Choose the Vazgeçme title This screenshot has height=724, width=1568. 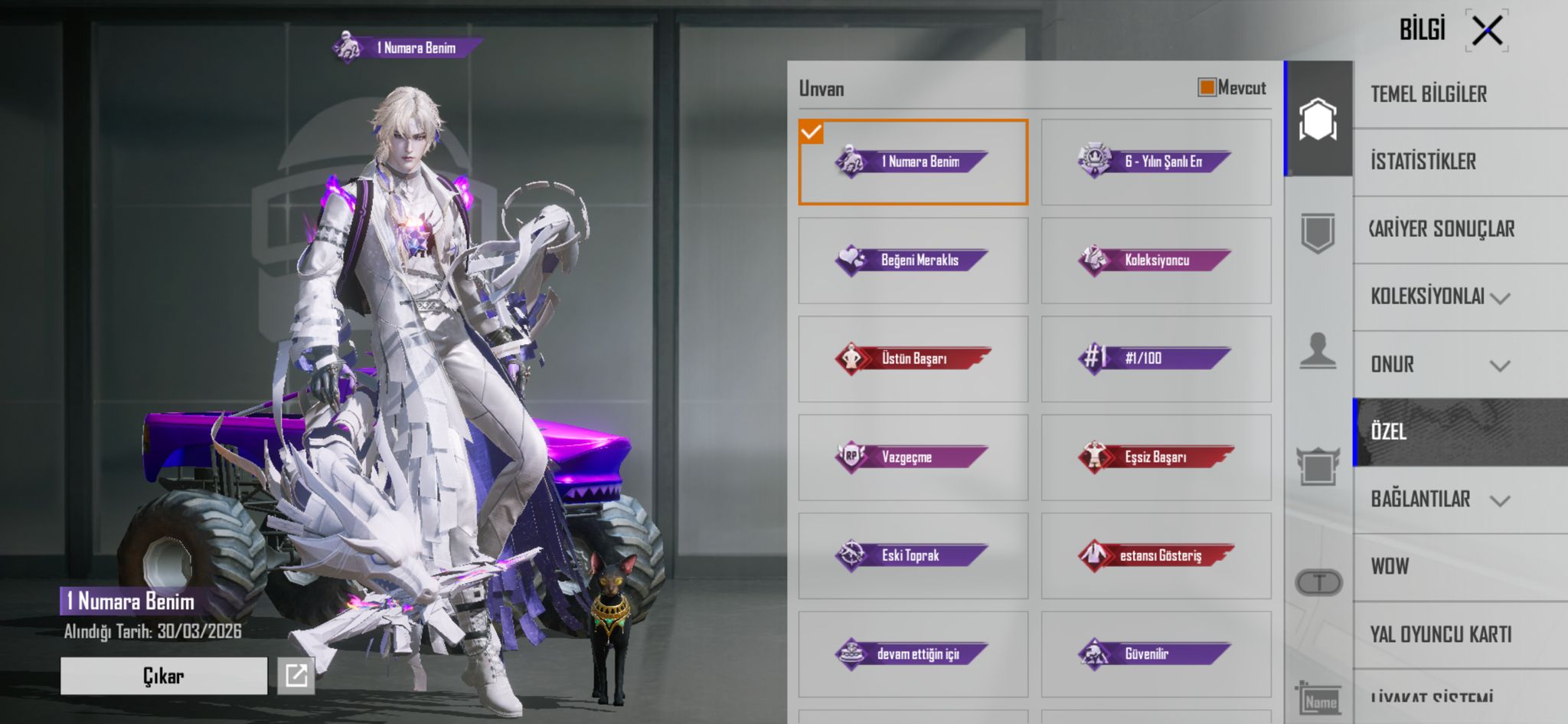(913, 457)
